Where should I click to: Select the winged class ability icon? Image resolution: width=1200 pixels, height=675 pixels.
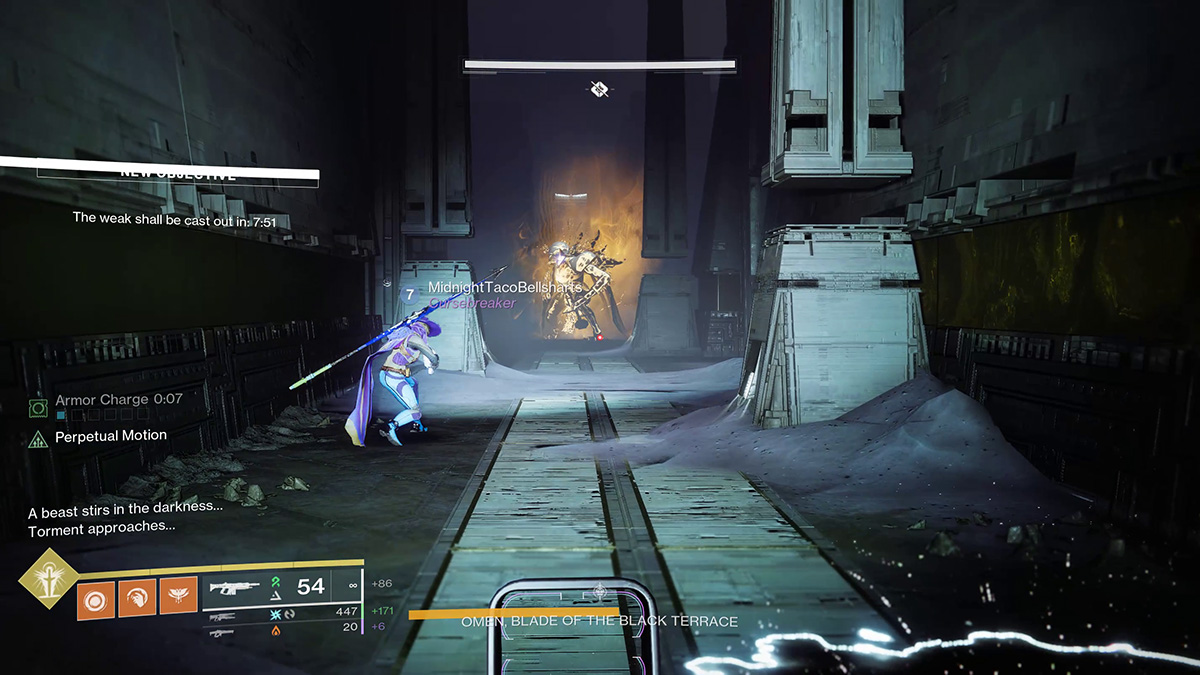click(179, 598)
